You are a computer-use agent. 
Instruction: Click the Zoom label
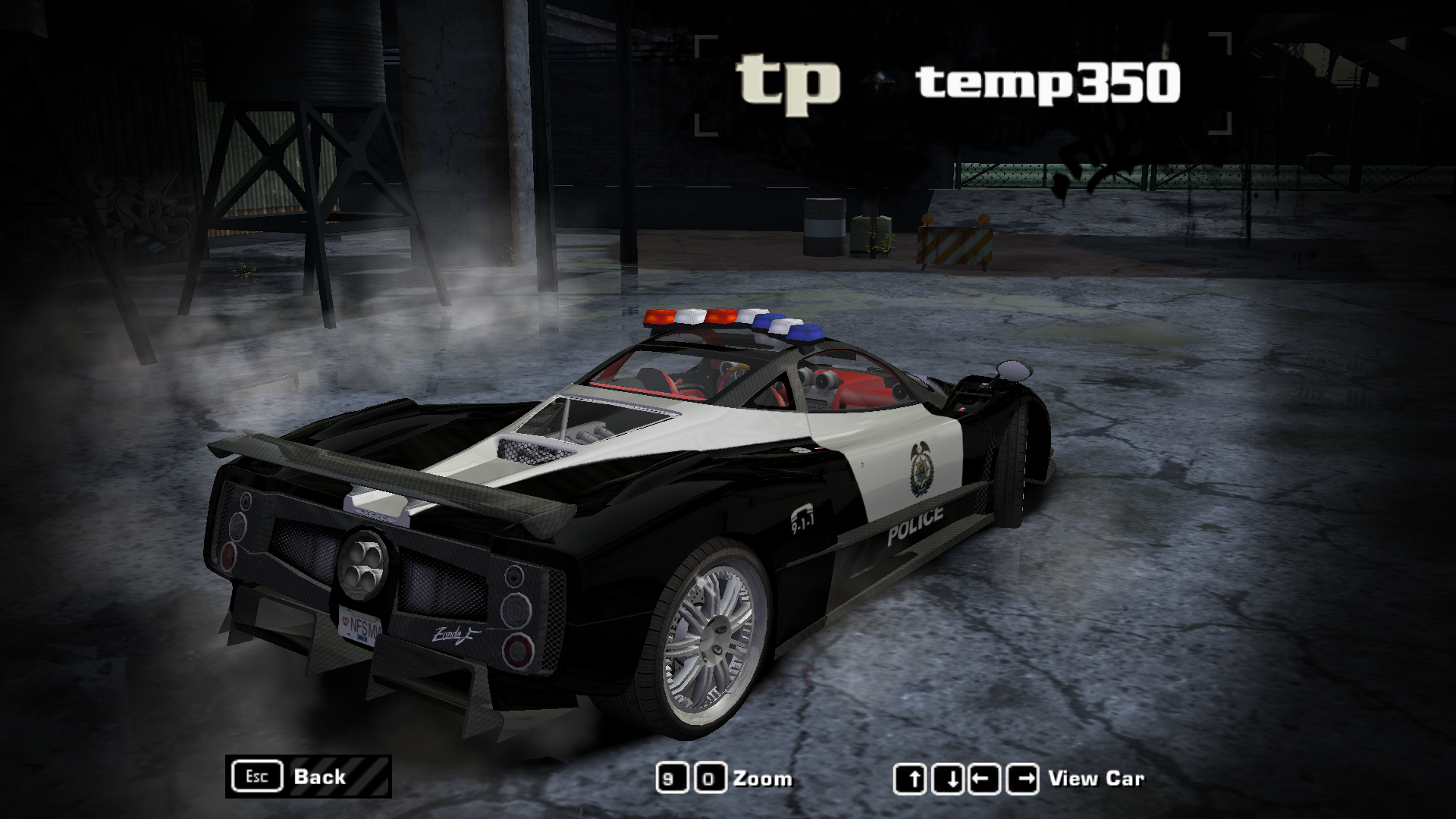(x=762, y=777)
